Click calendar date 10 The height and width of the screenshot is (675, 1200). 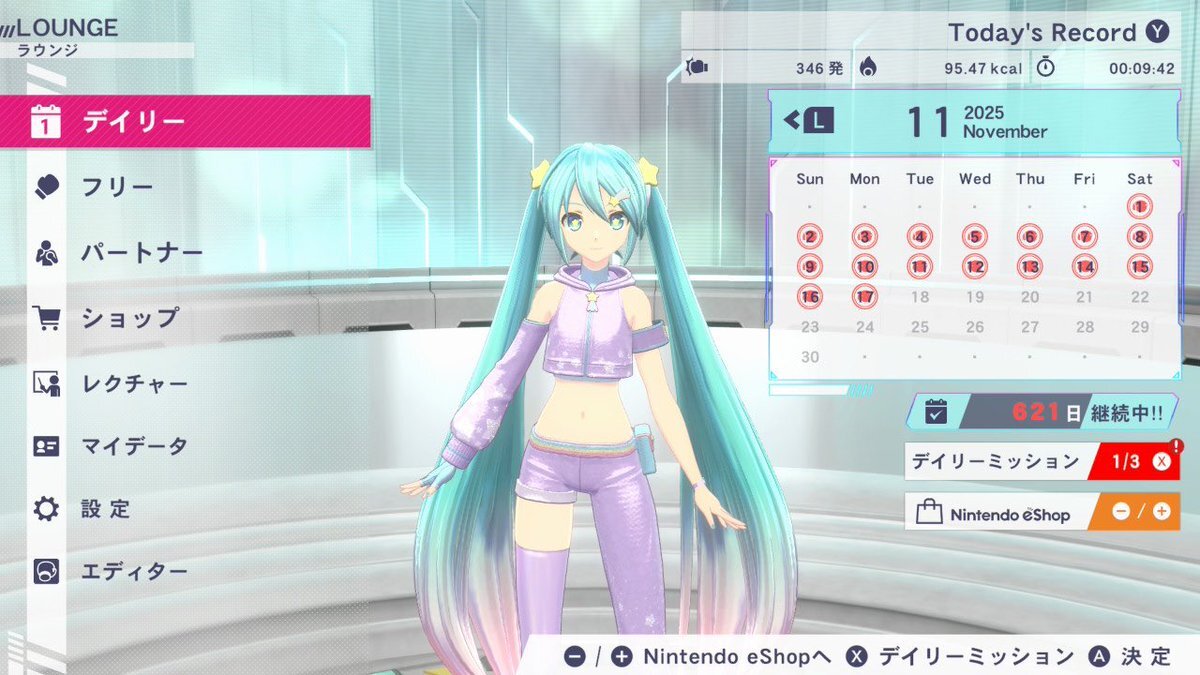[865, 267]
